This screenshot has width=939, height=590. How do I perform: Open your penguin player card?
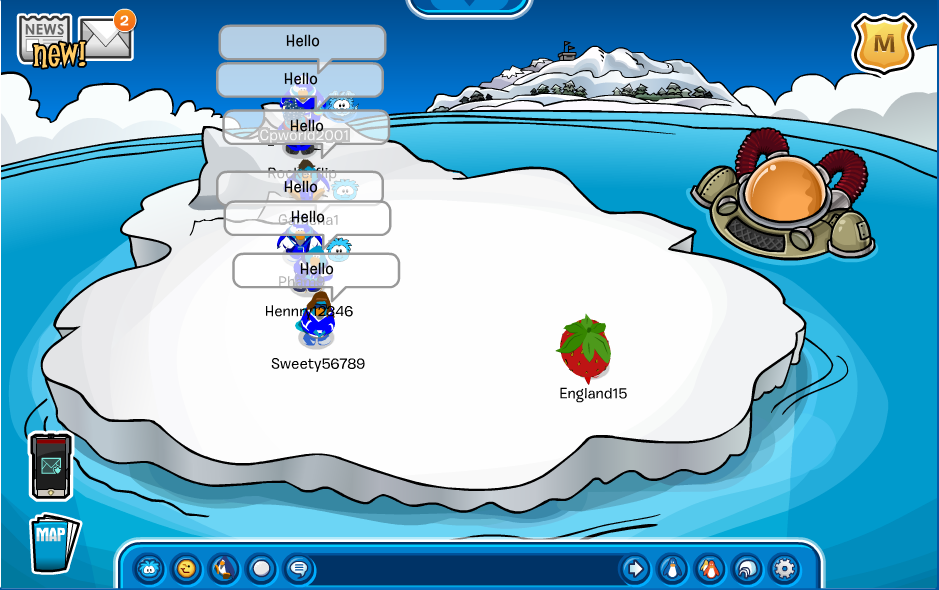click(672, 569)
